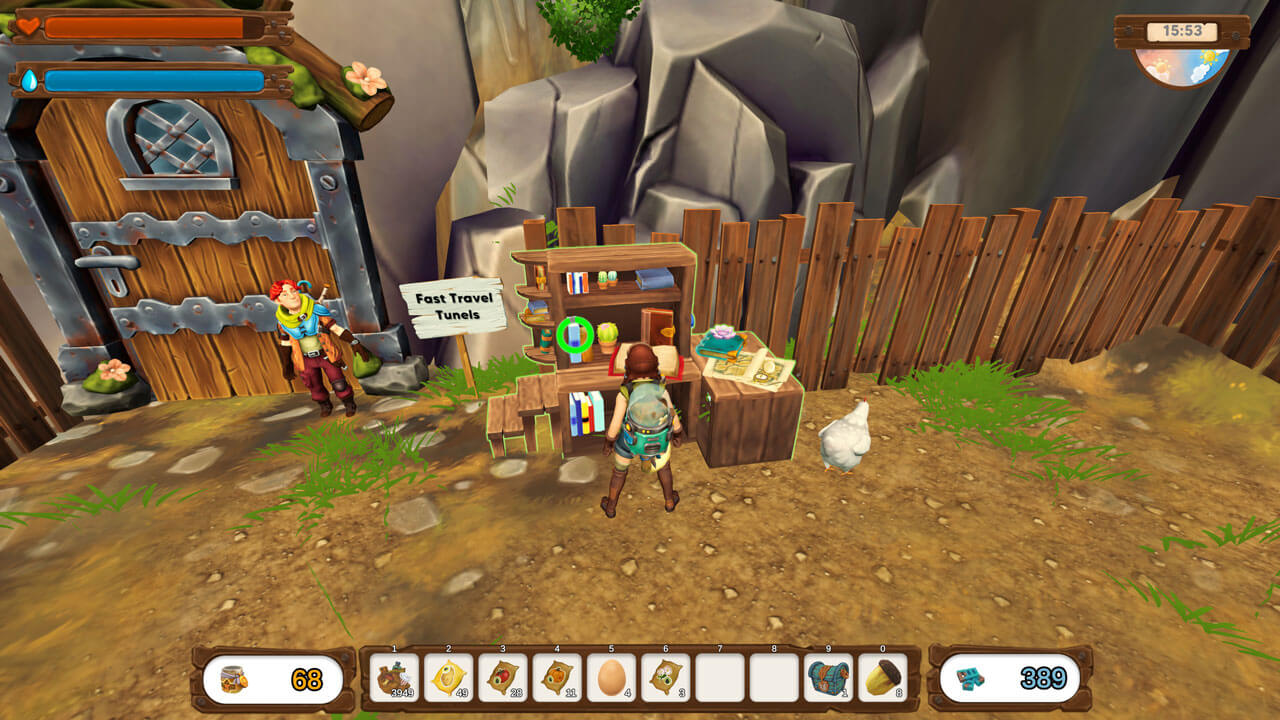Image resolution: width=1280 pixels, height=720 pixels.
Task: Select the hotbar item stacked at 3949
Action: pos(394,678)
